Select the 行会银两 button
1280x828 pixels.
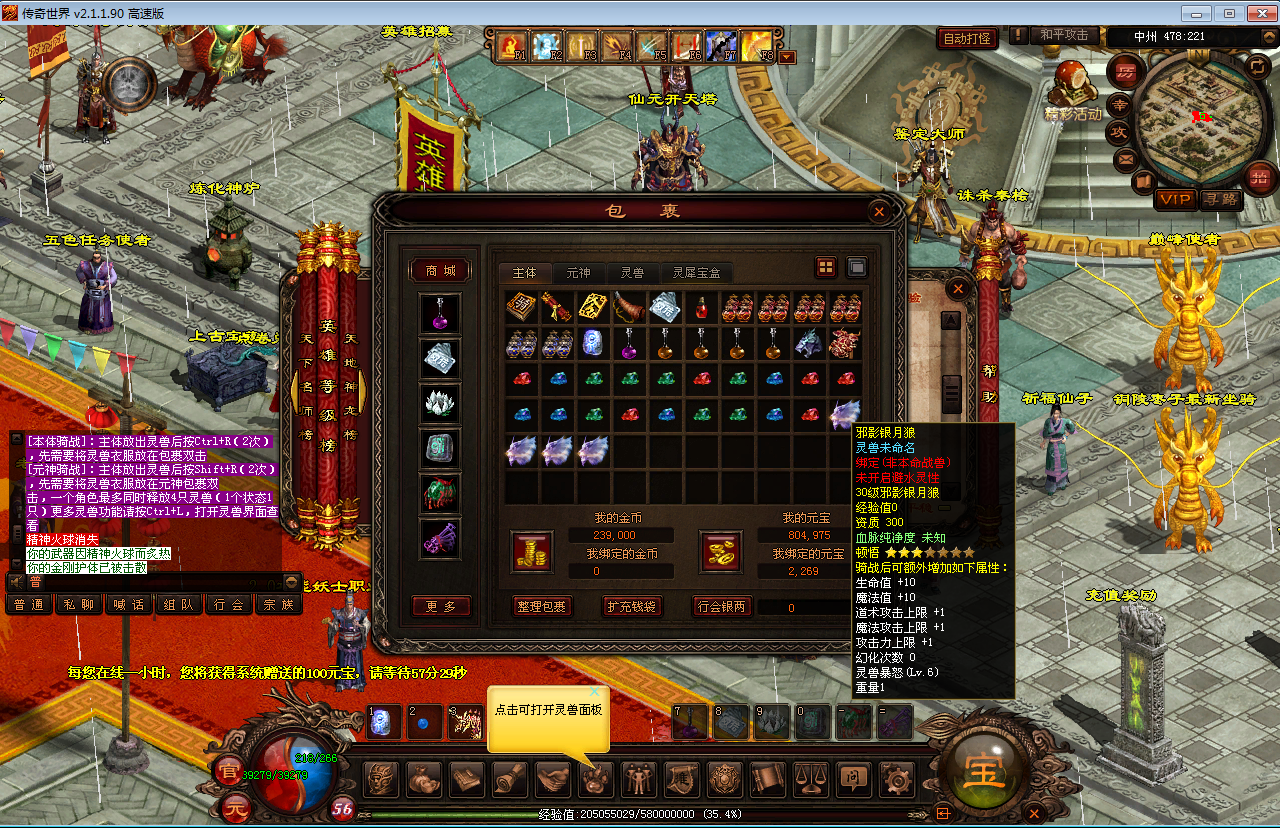click(x=721, y=606)
